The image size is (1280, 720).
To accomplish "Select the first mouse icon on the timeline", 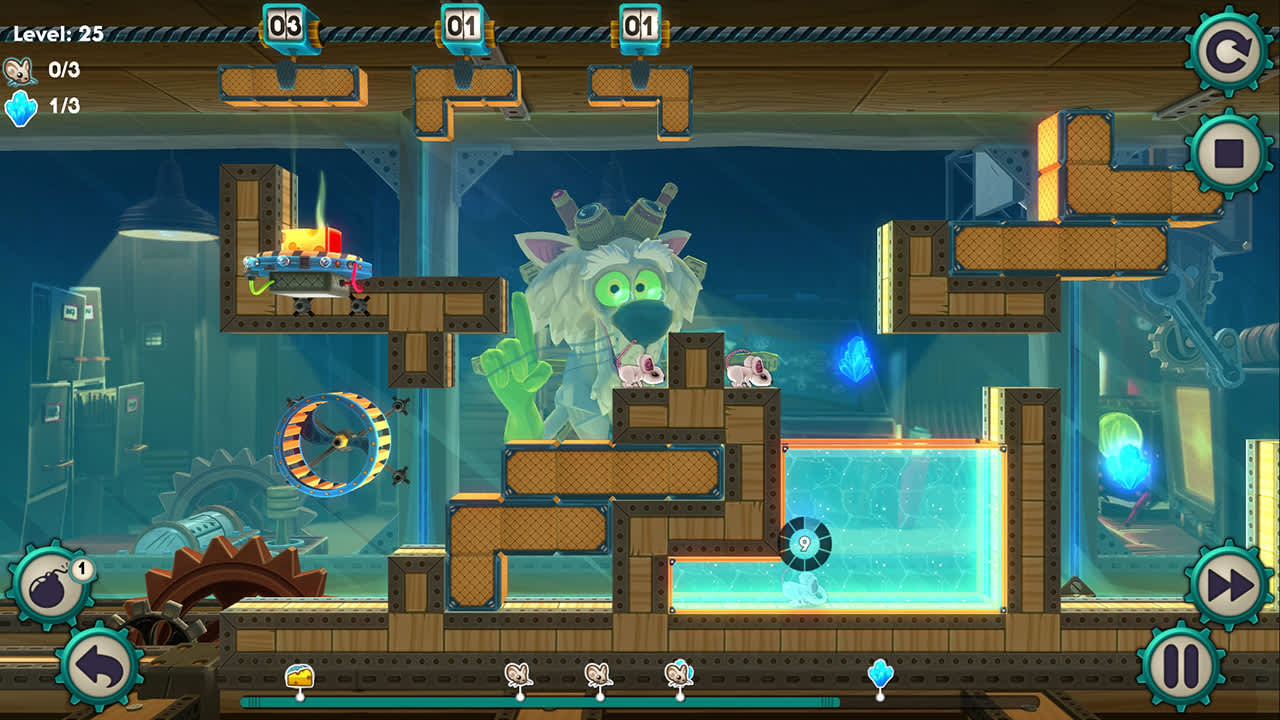I will 519,676.
